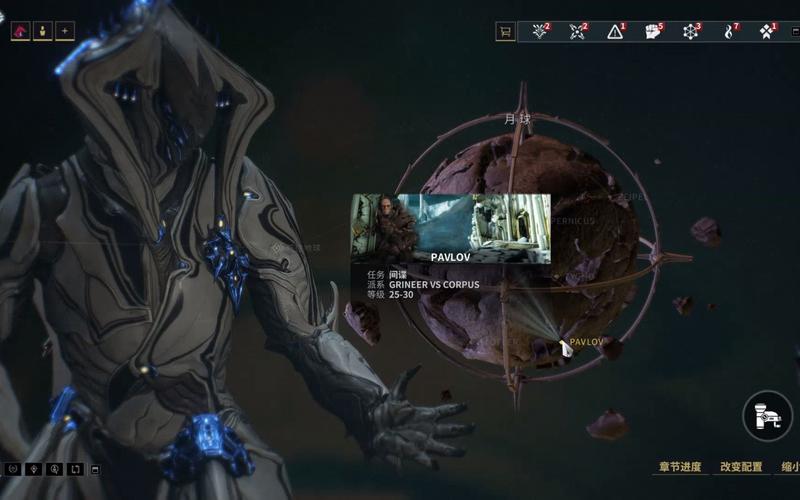
Task: Open the Pavlov mission preview thumbnail
Action: (450, 228)
